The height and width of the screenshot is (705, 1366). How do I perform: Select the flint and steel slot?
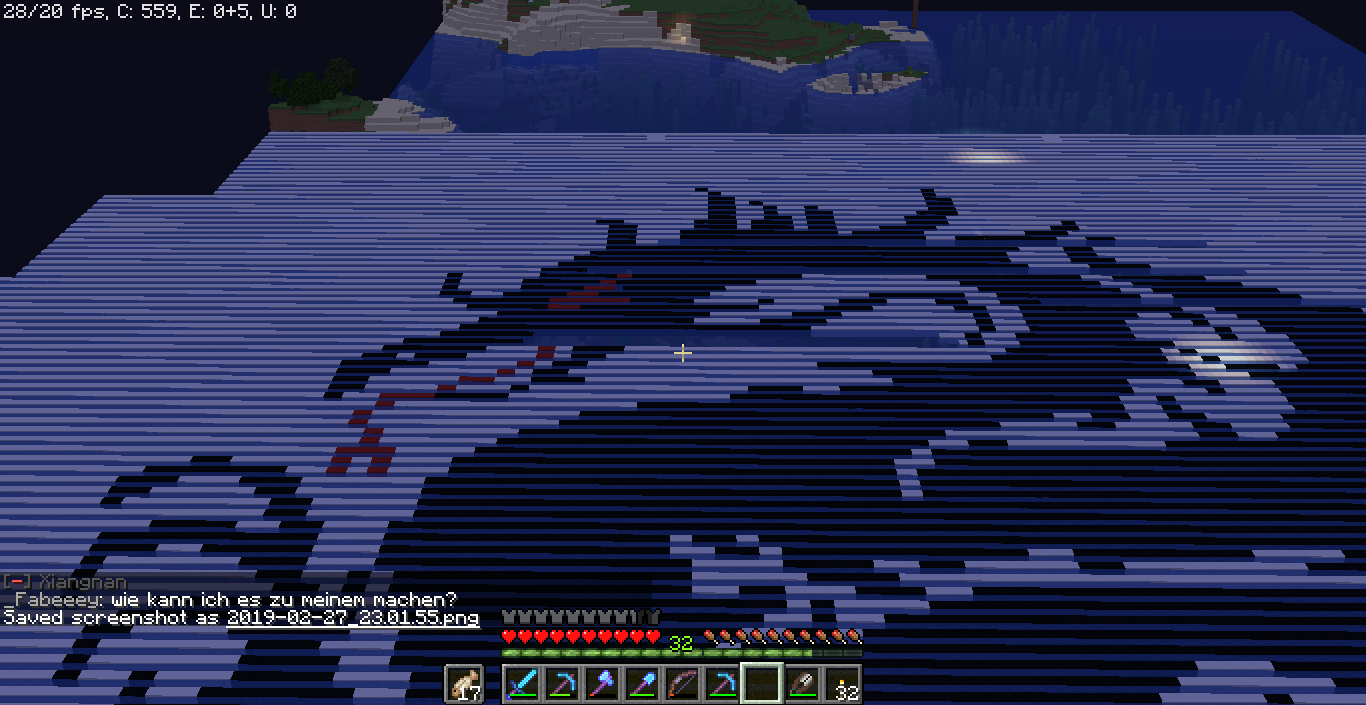coord(802,685)
